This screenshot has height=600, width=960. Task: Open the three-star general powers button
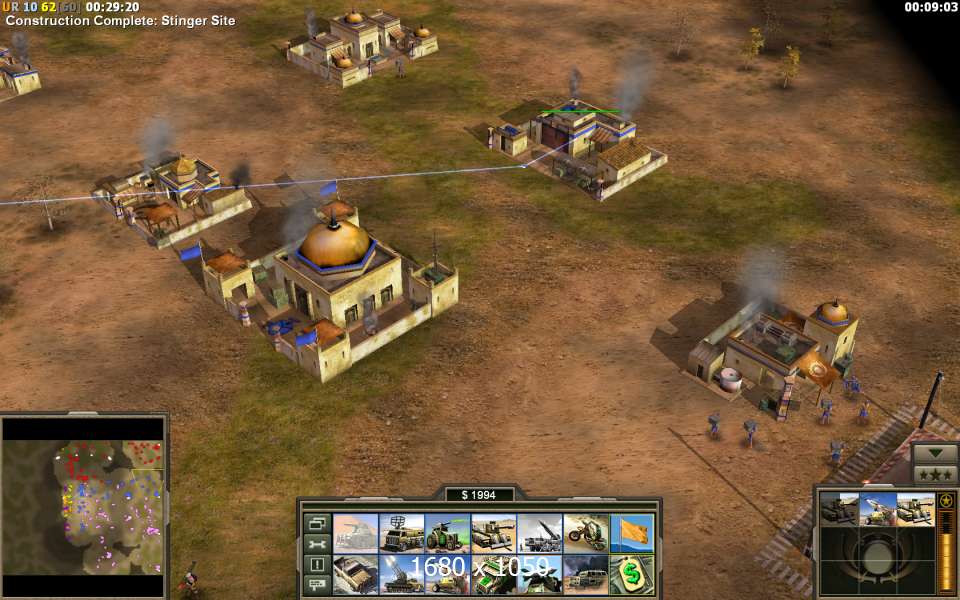pos(935,473)
